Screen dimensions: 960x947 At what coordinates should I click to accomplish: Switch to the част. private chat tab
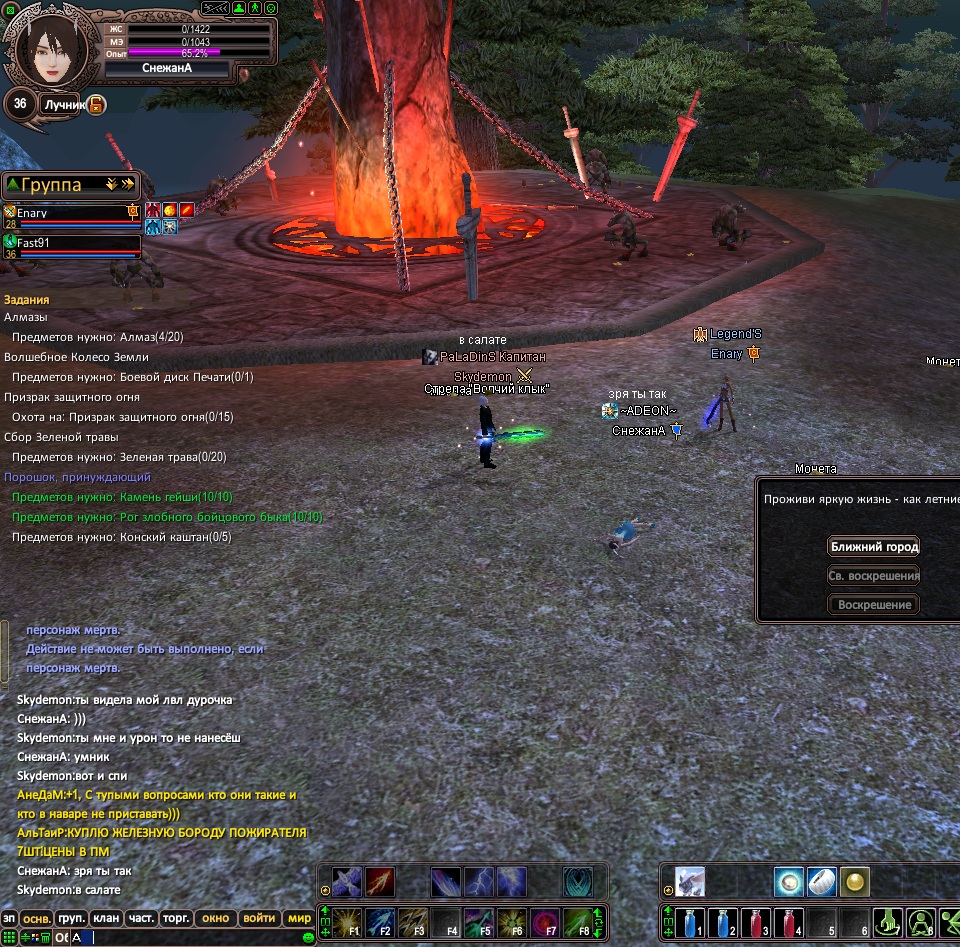coord(141,918)
